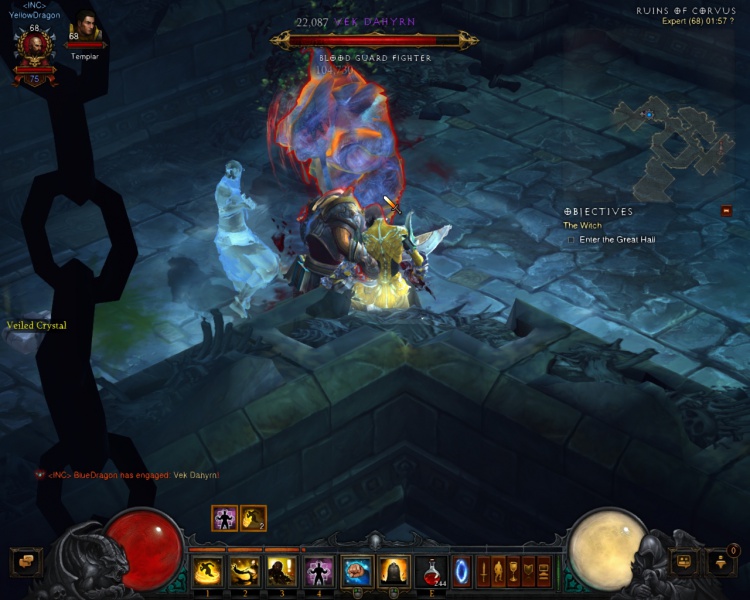750x600 pixels.
Task: Open the blue town portal
Action: pos(462,571)
